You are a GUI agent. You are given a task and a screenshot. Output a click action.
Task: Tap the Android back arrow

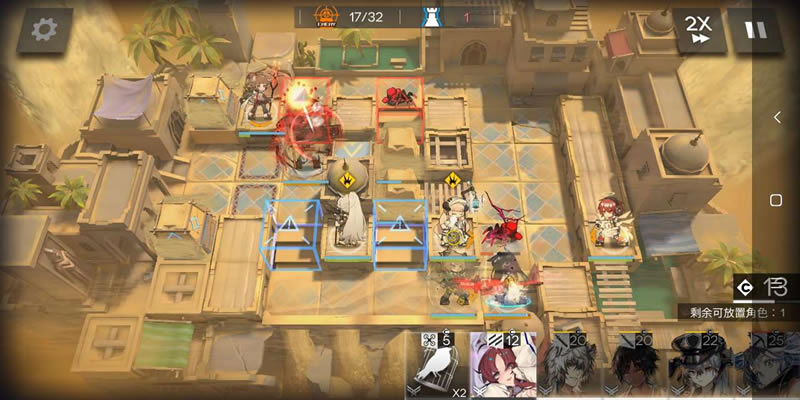[x=777, y=118]
